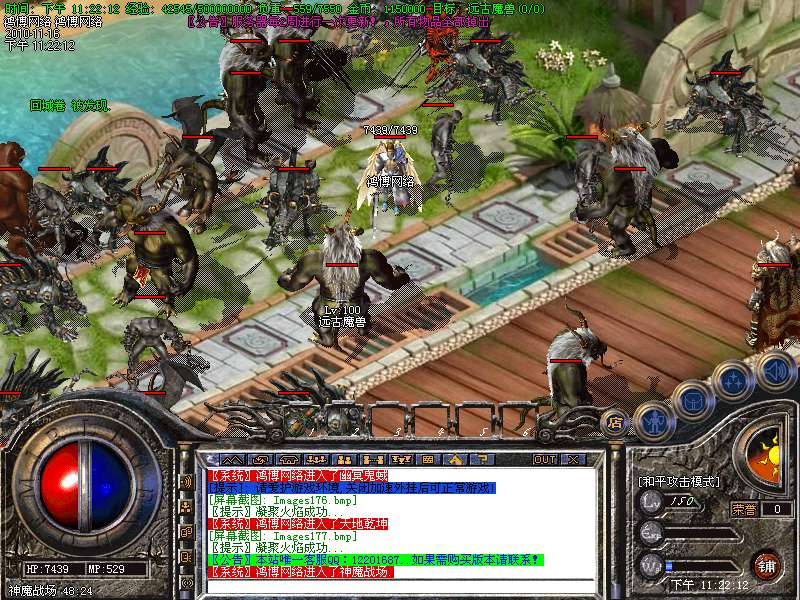Click the OUT button above chat

pyautogui.click(x=544, y=459)
